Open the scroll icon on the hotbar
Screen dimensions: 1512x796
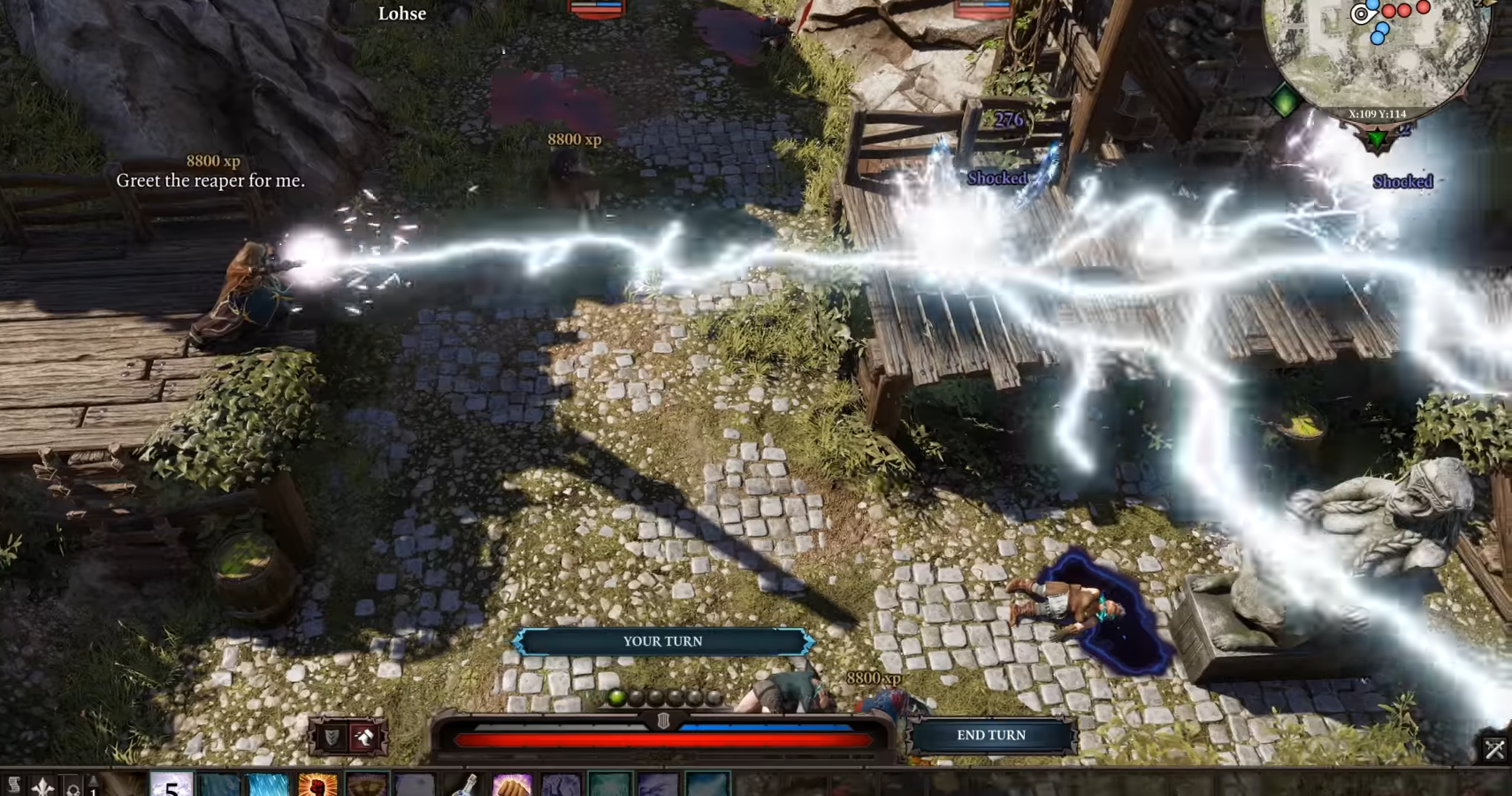click(x=14, y=785)
